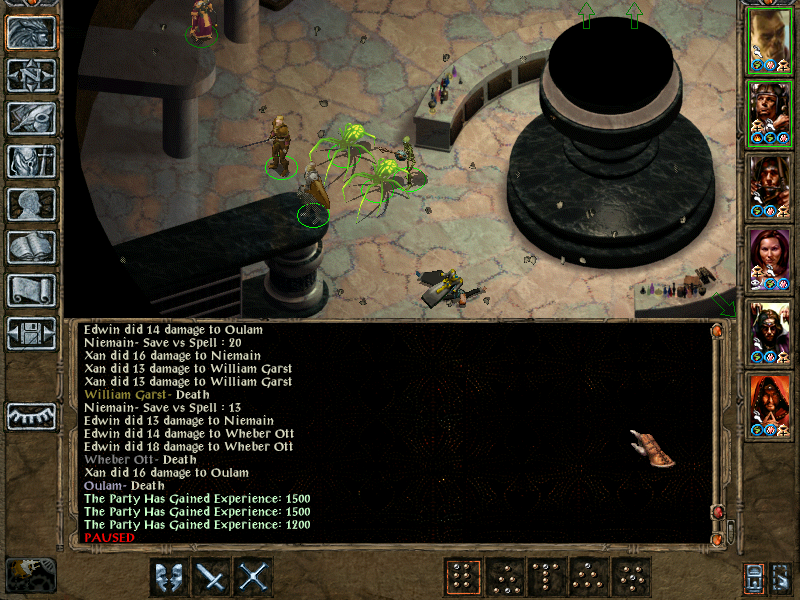Open the priest scroll
800x600 pixels.
(32, 290)
